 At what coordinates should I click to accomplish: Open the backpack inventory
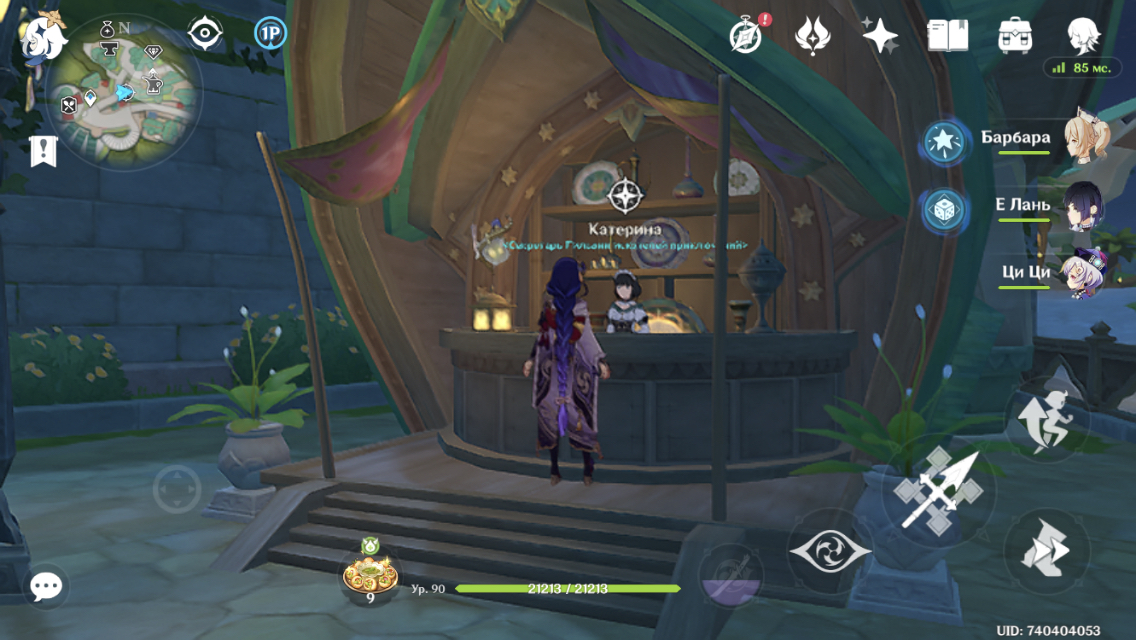(1015, 36)
